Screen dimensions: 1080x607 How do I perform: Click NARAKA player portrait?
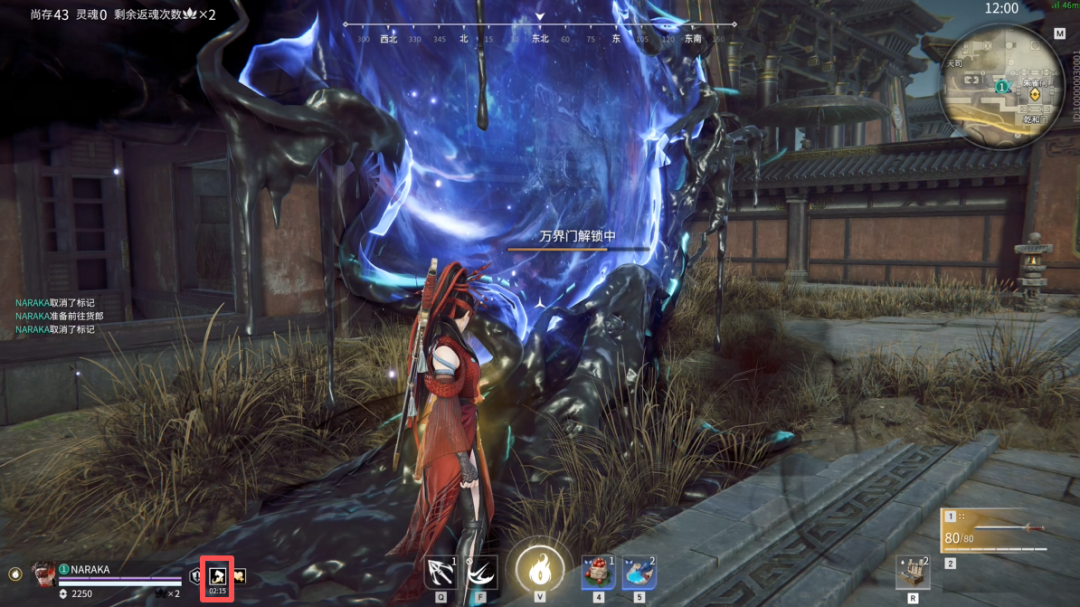click(43, 574)
